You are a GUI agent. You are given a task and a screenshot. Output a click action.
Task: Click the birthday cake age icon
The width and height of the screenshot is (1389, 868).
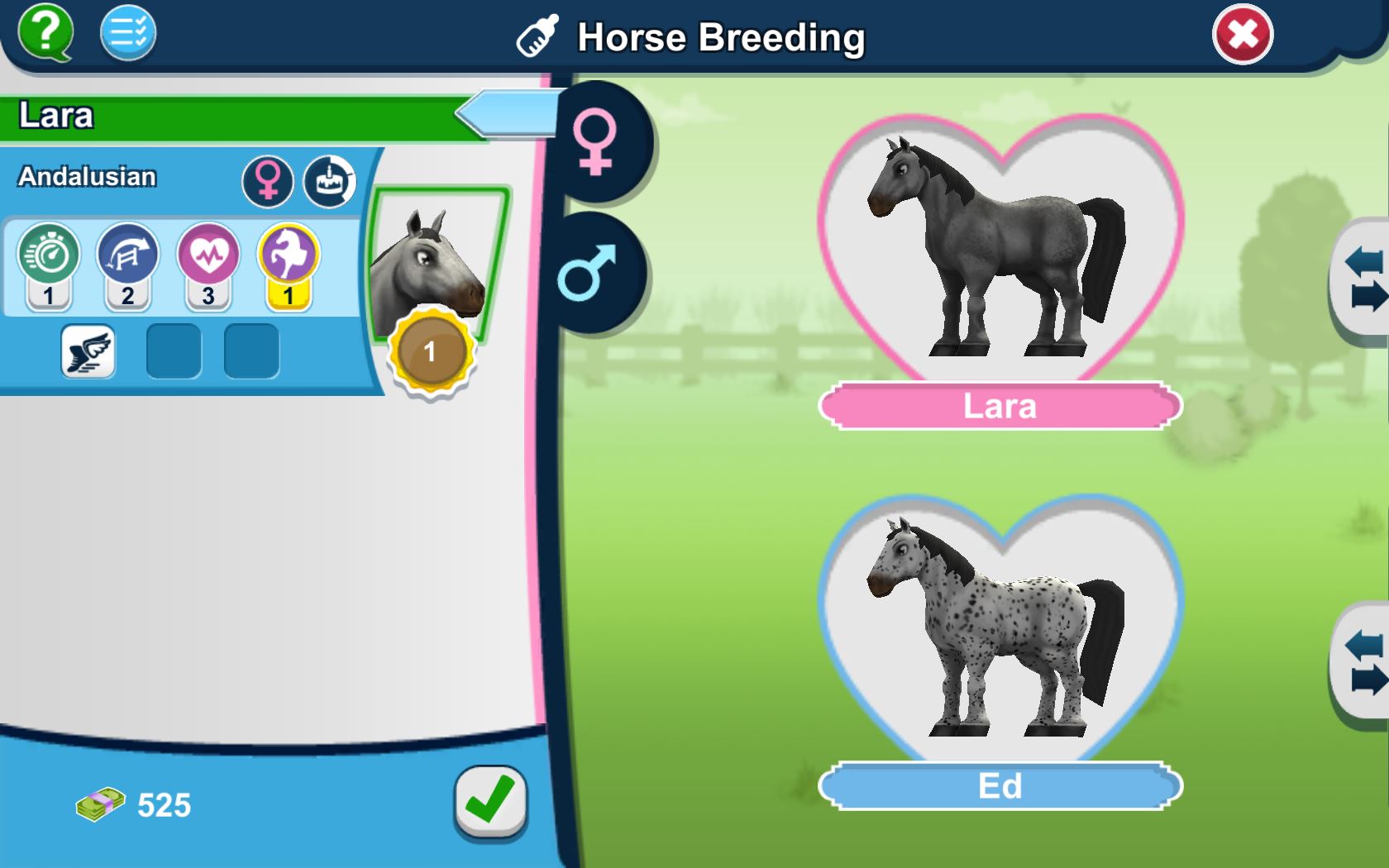point(329,181)
